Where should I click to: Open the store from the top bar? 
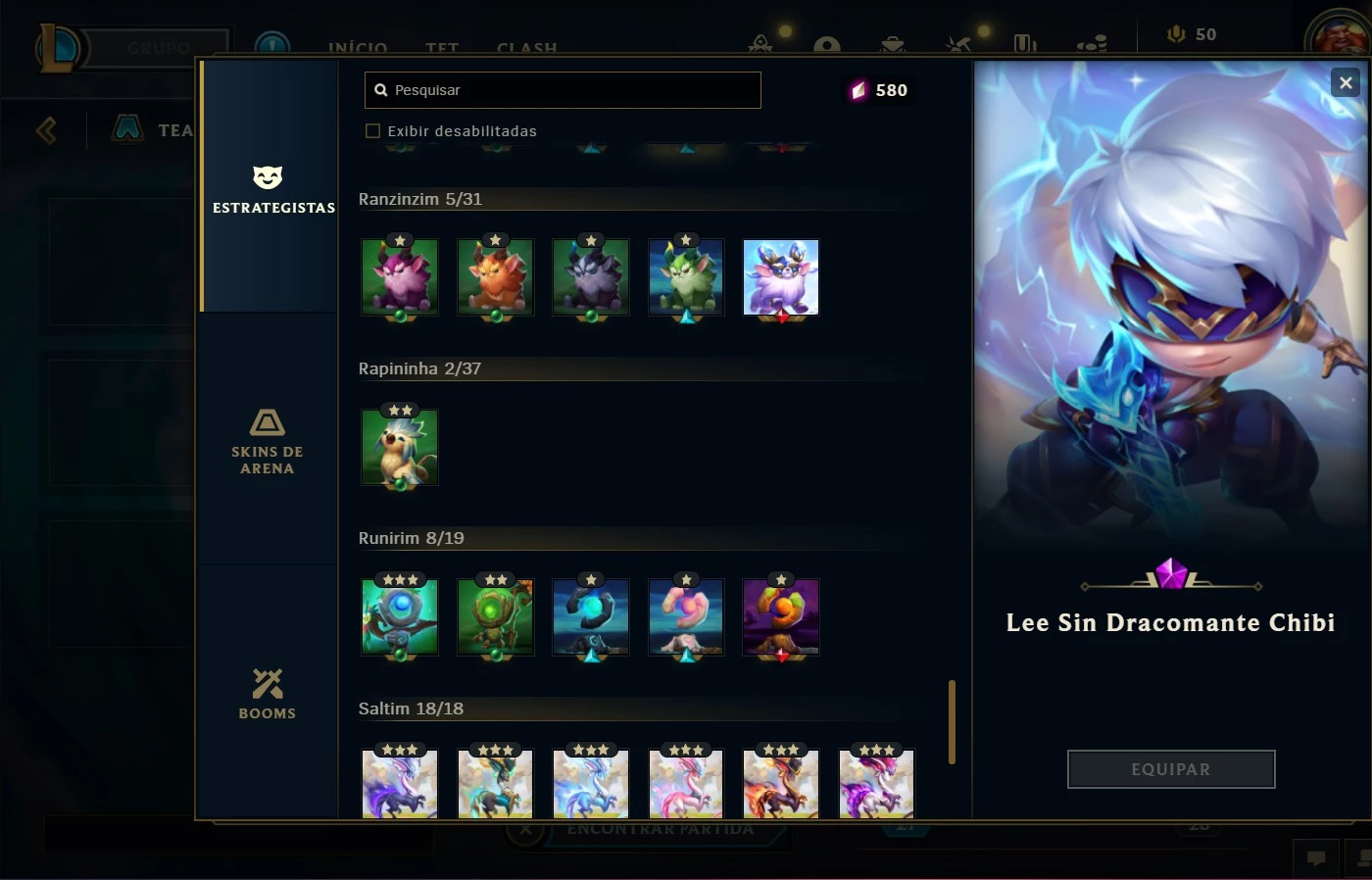click(890, 44)
